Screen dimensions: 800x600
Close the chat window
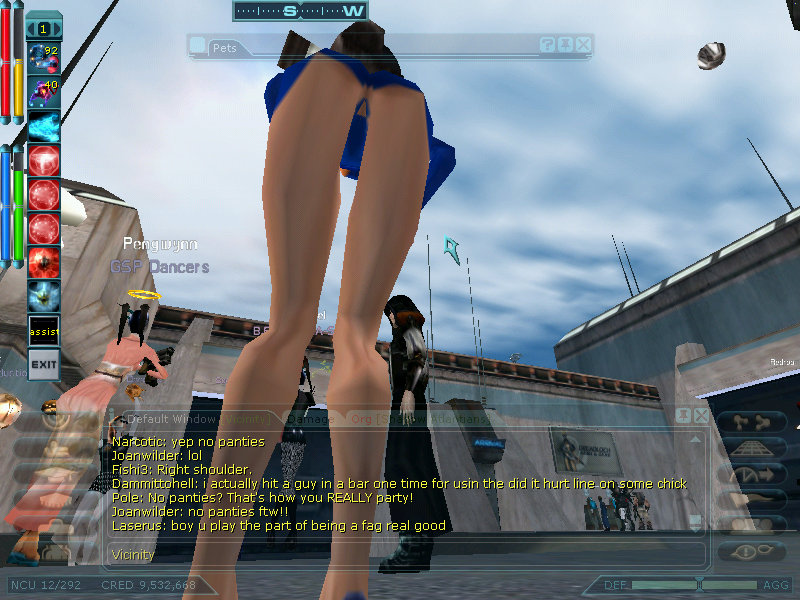pos(702,415)
